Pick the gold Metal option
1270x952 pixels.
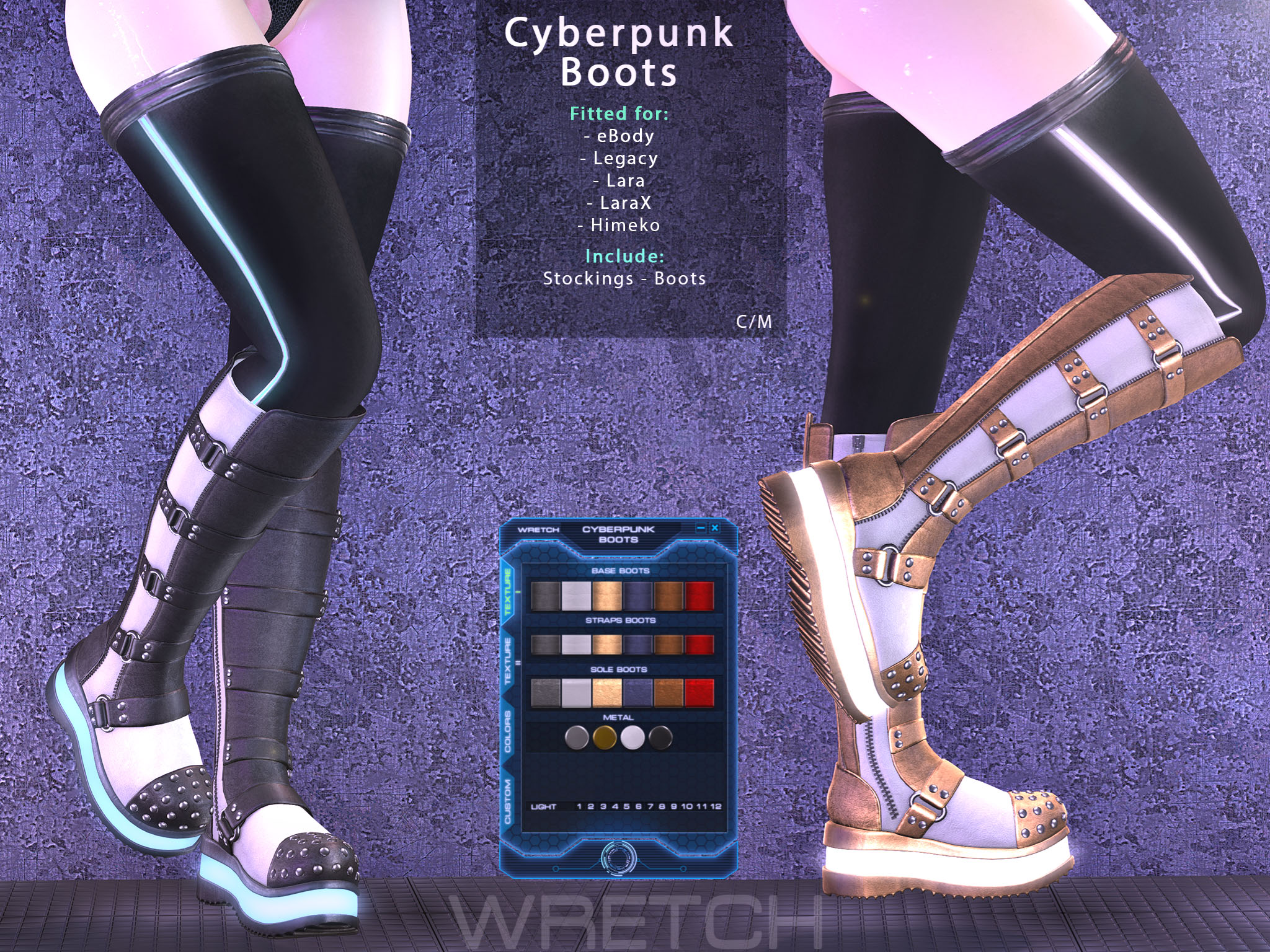click(605, 738)
